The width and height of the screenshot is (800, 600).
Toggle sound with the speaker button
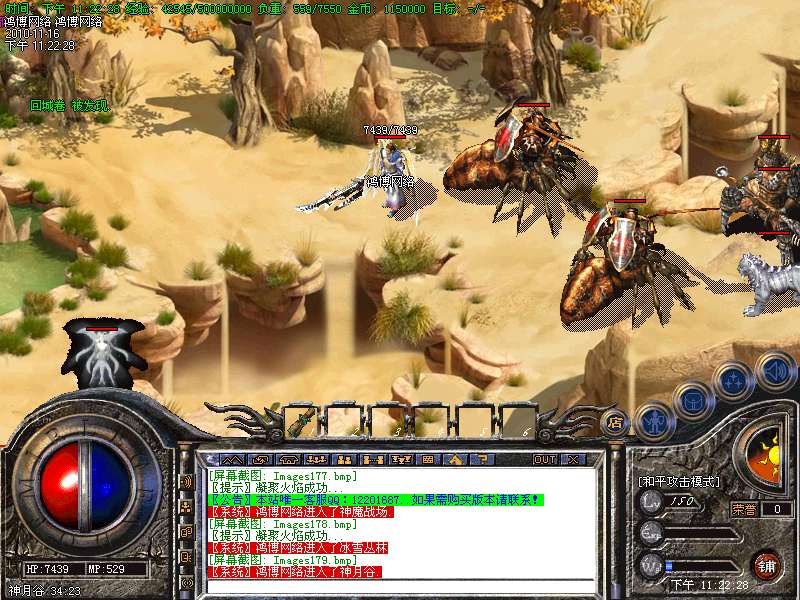(x=774, y=371)
